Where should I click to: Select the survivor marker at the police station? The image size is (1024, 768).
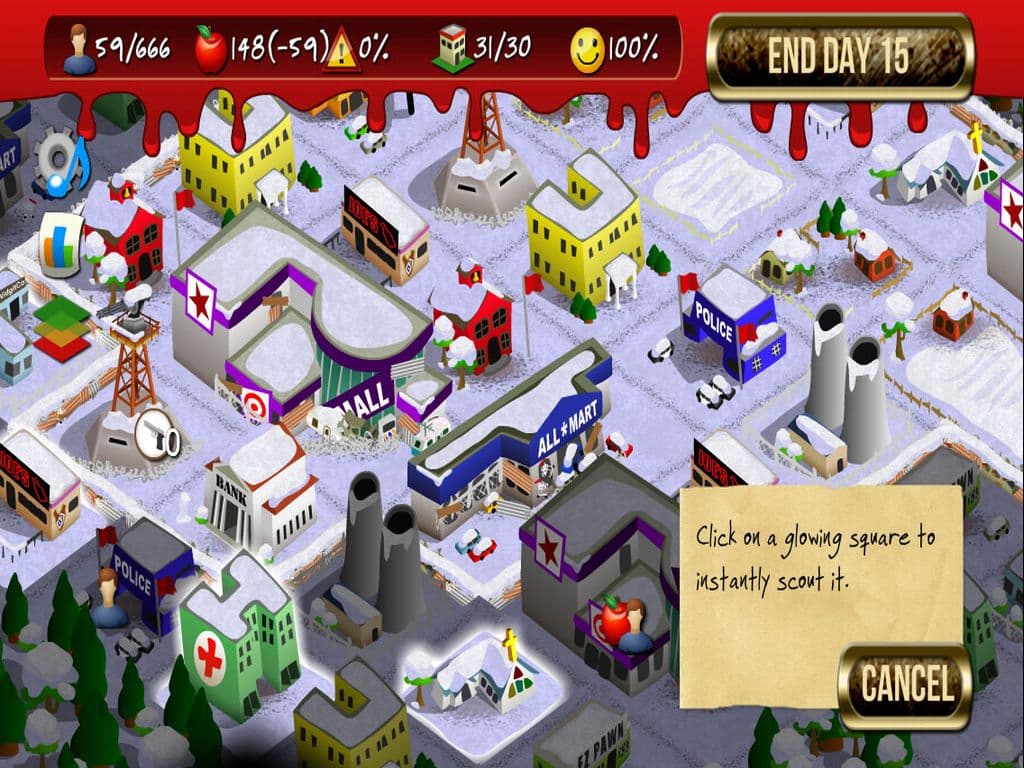point(108,590)
